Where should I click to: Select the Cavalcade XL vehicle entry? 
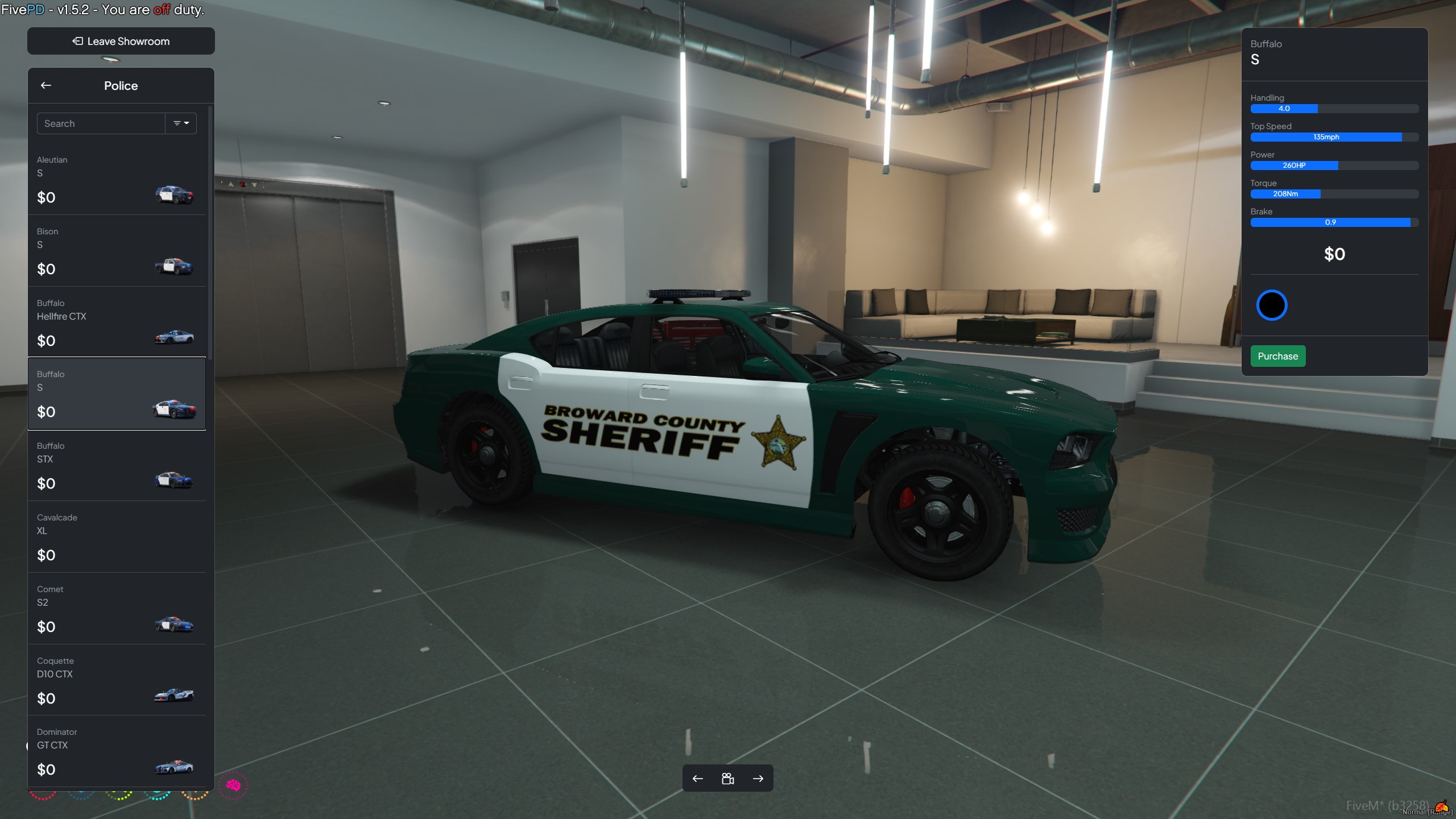pos(117,536)
